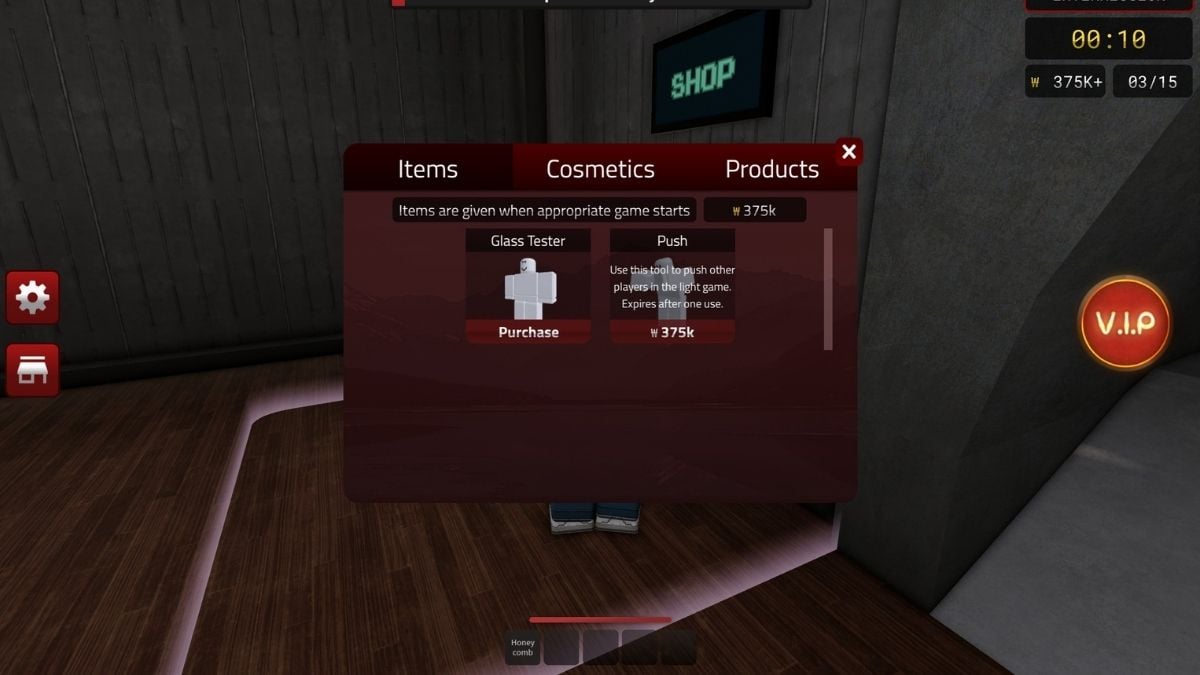The height and width of the screenshot is (675, 1200).
Task: Close the shop window
Action: [849, 152]
